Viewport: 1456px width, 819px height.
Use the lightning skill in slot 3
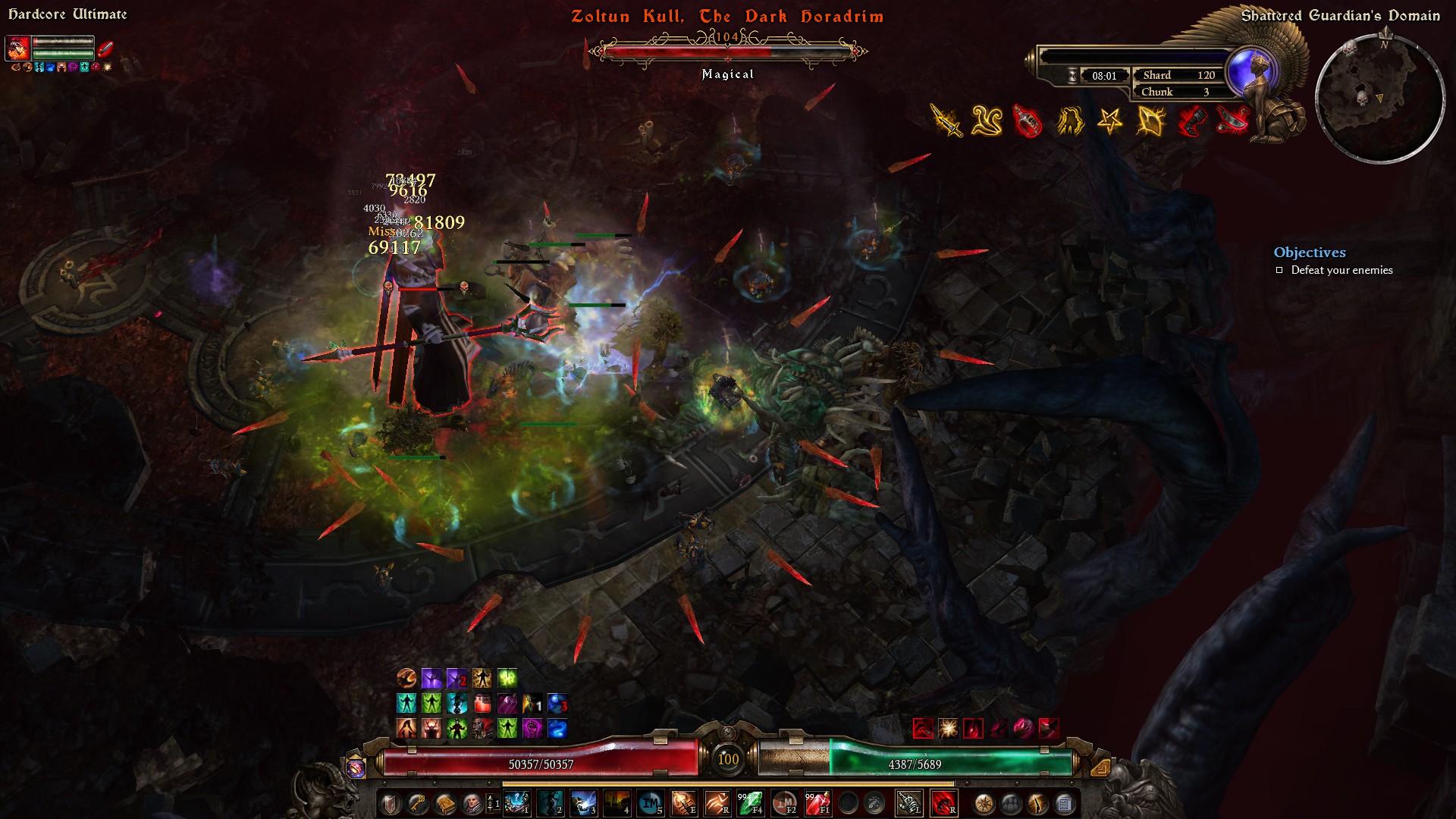click(583, 803)
